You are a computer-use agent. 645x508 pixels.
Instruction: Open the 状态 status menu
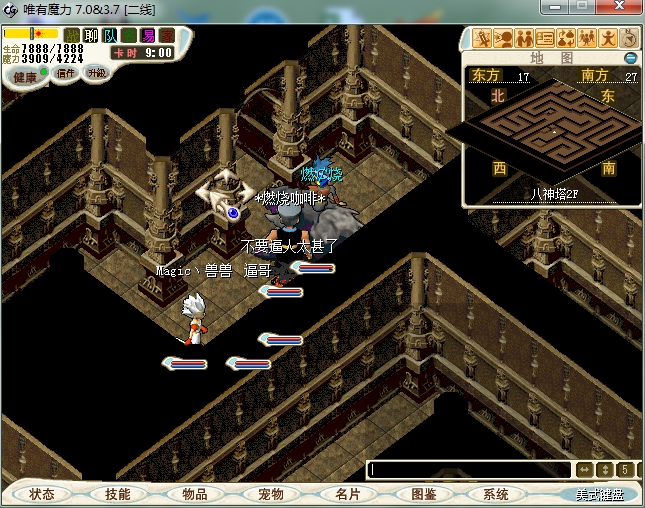(x=42, y=494)
